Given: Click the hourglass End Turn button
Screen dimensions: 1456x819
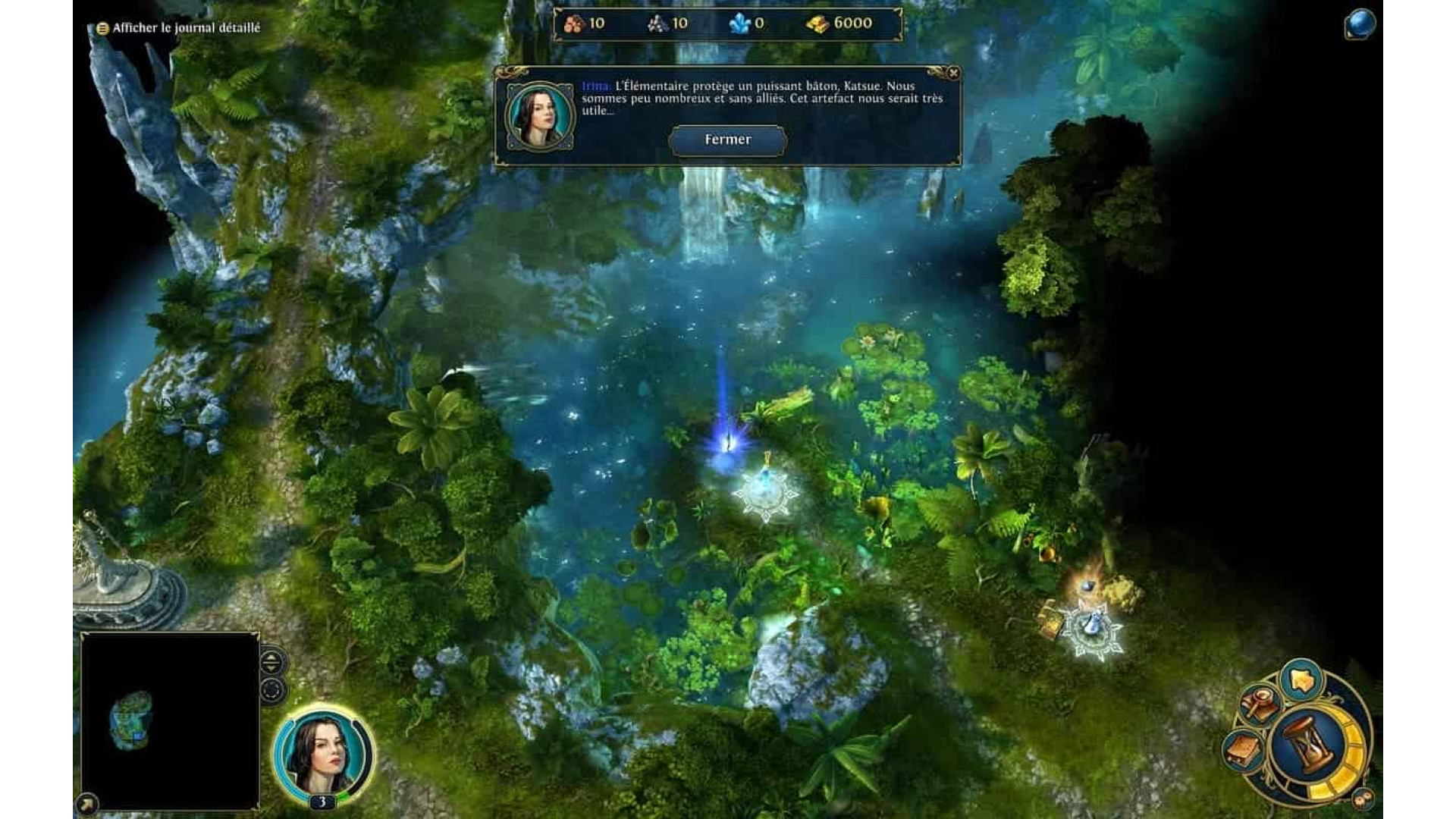Looking at the screenshot, I should (x=1309, y=745).
